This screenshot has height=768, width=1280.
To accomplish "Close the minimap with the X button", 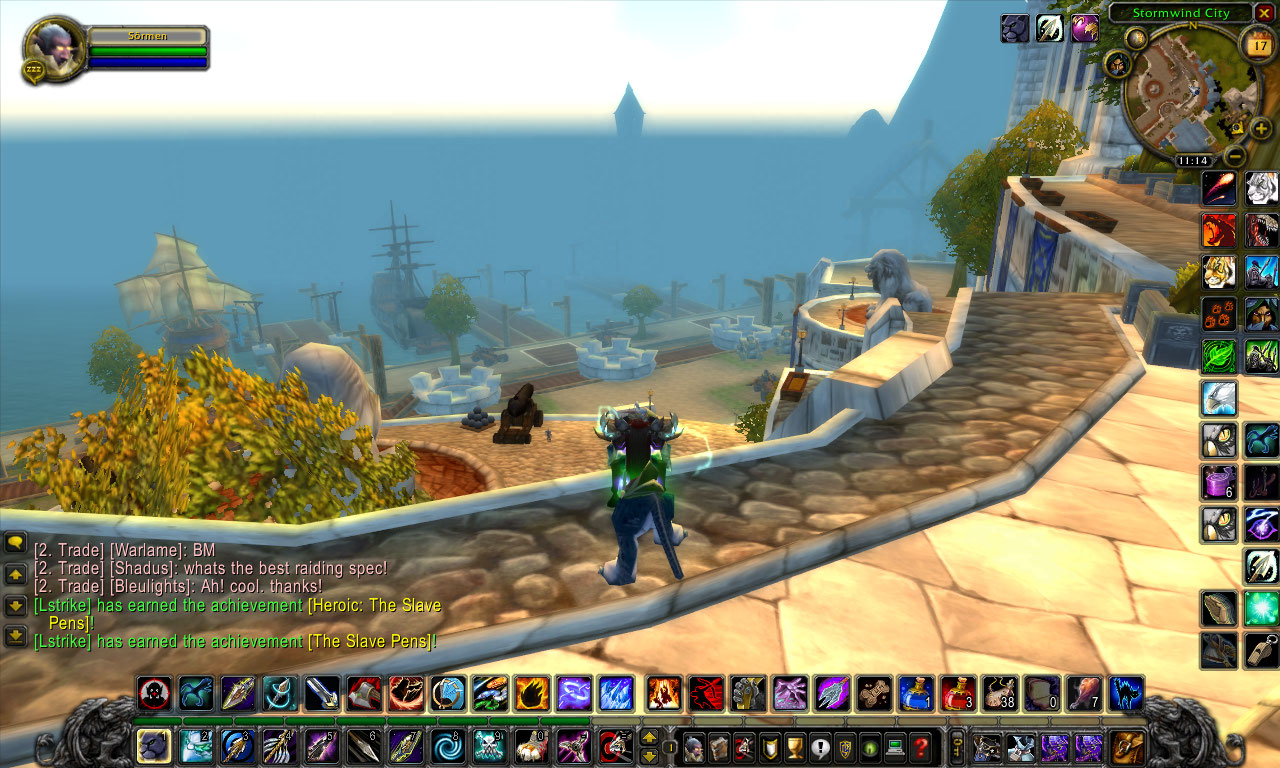I will click(1265, 13).
